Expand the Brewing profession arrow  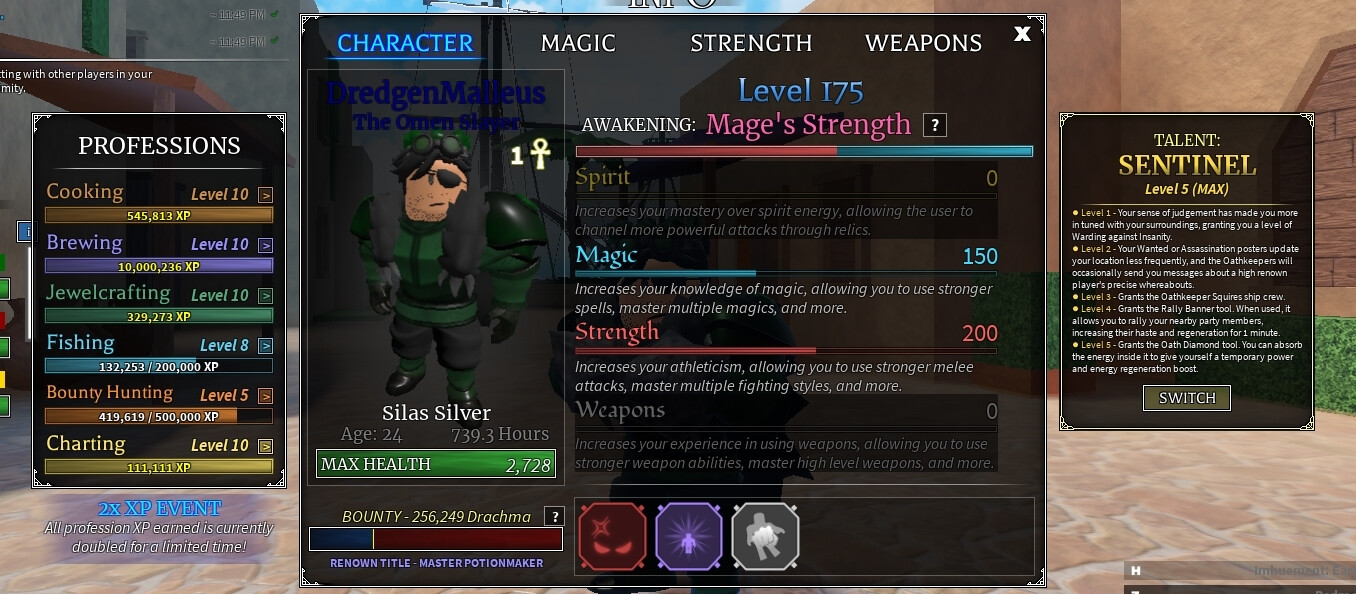point(265,245)
